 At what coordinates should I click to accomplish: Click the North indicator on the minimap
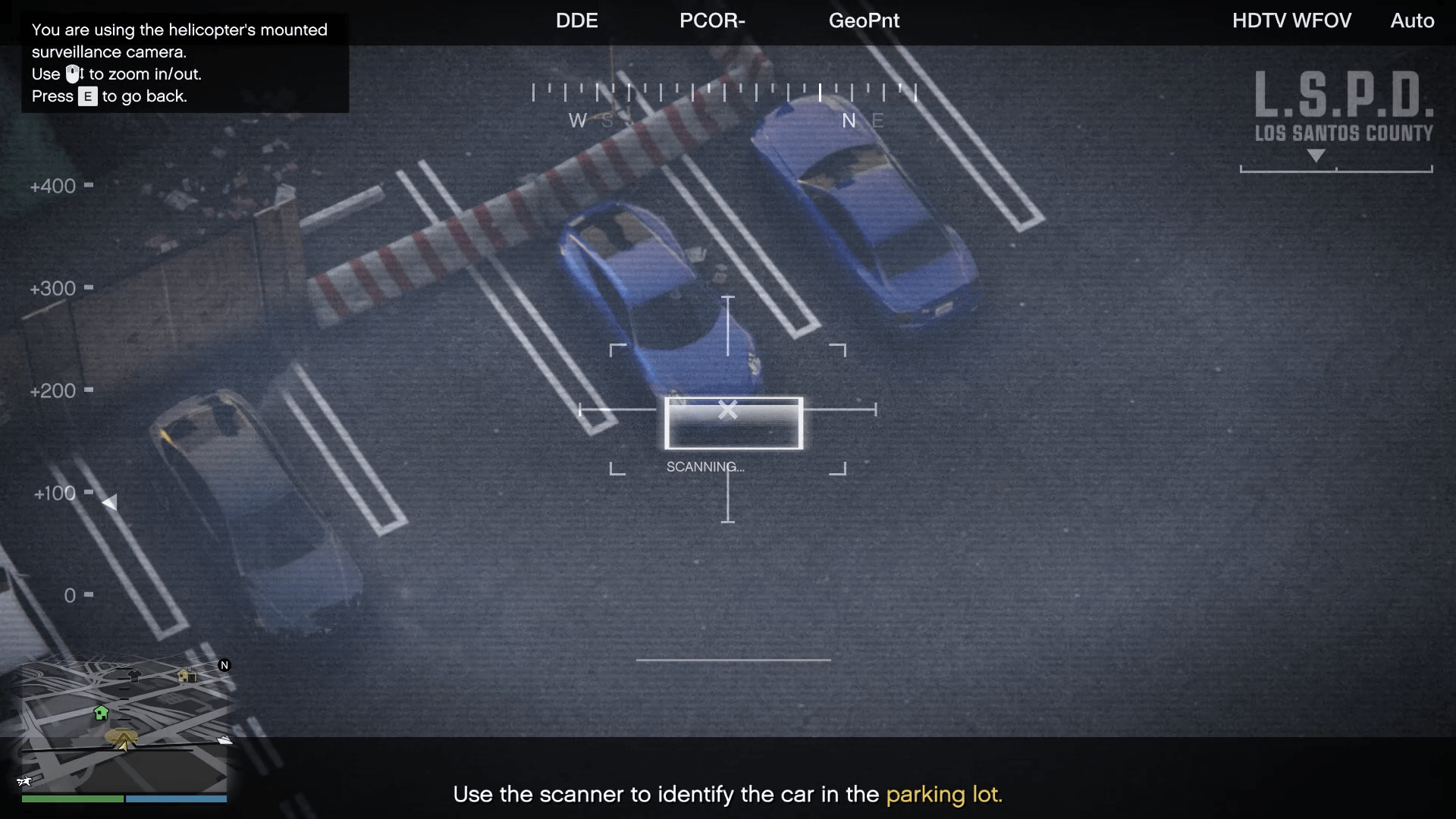coord(224,665)
